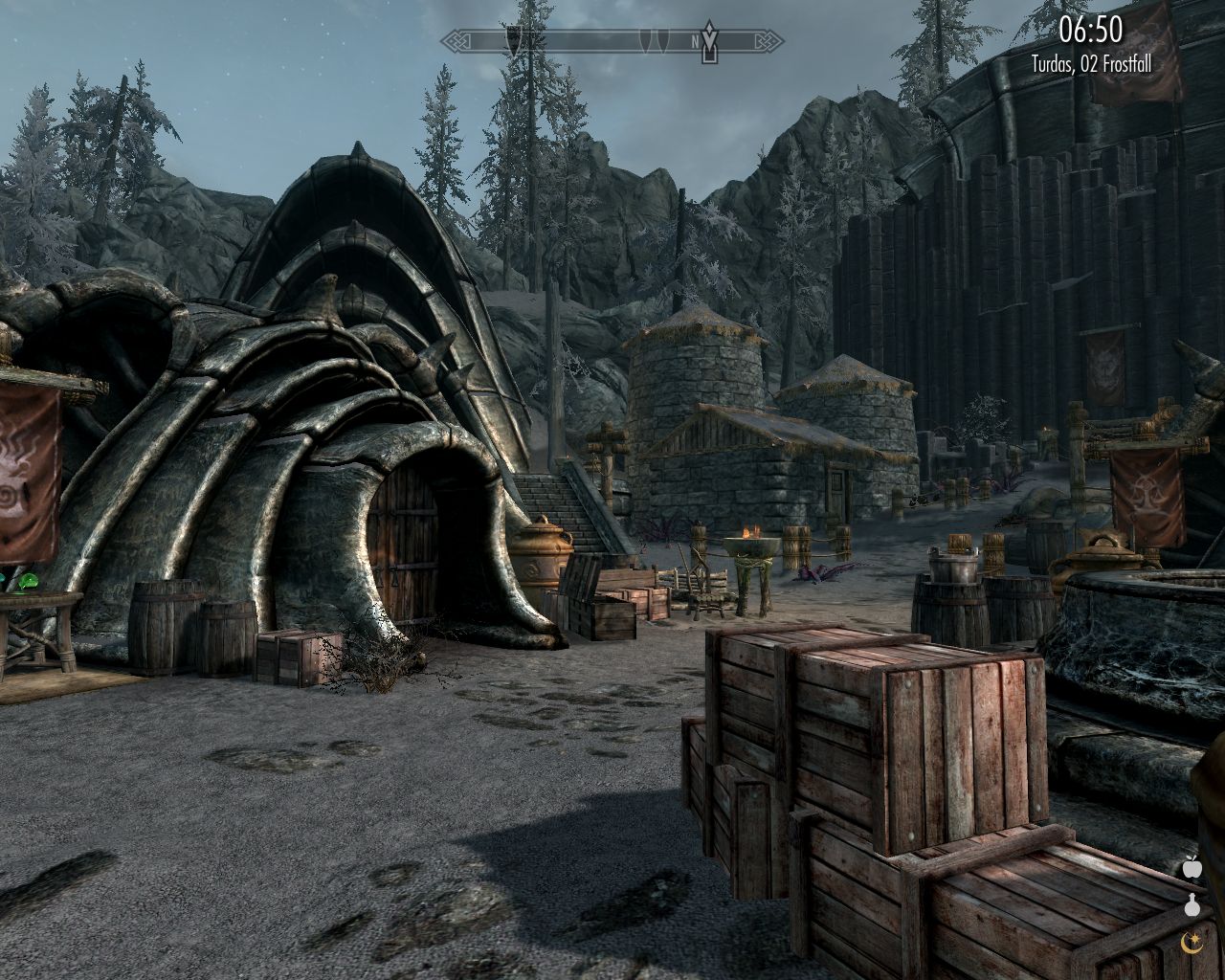1225x980 pixels.
Task: Select the quest arrow marker on compass
Action: [709, 42]
